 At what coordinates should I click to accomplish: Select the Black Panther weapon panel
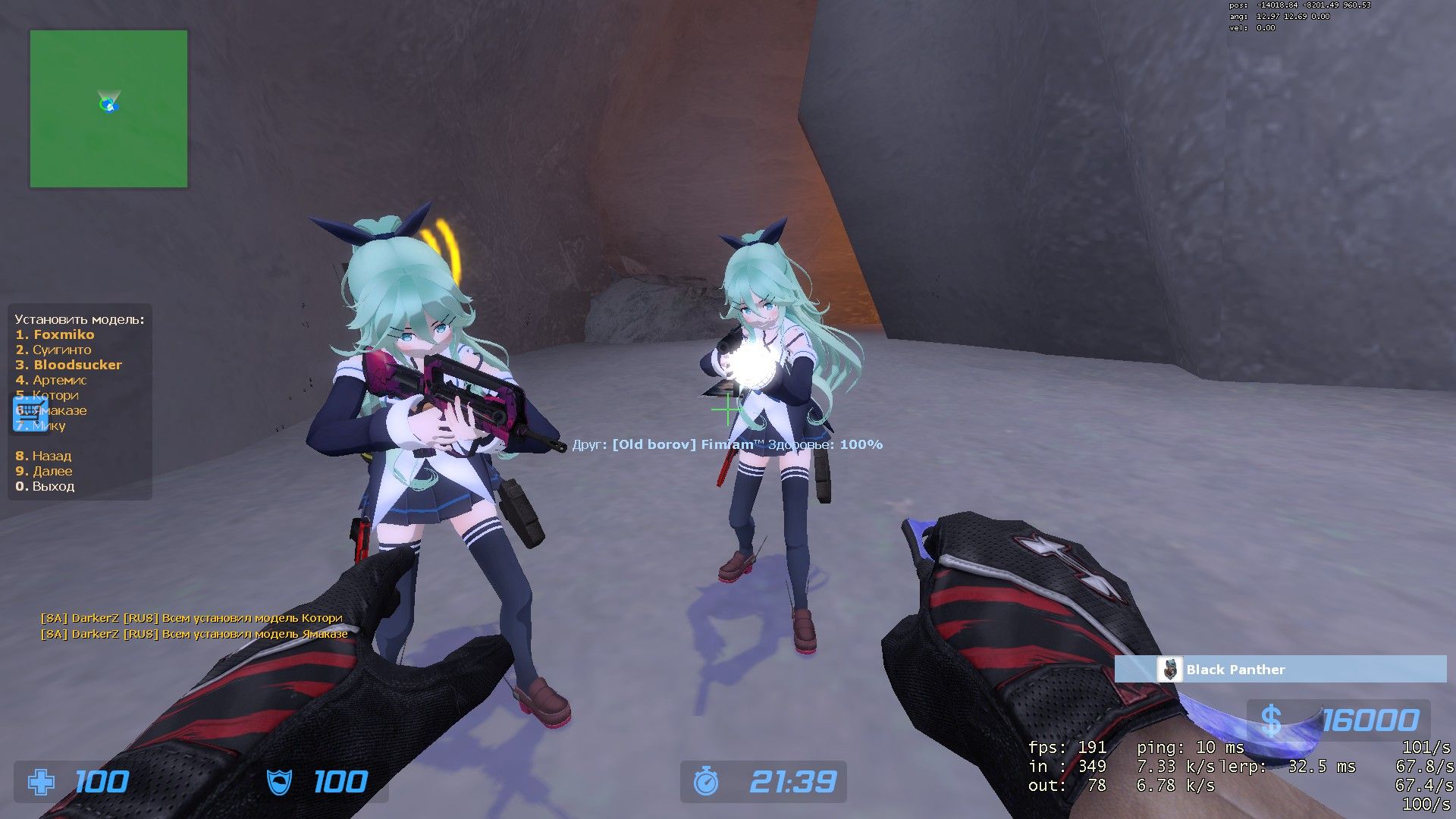(1280, 670)
